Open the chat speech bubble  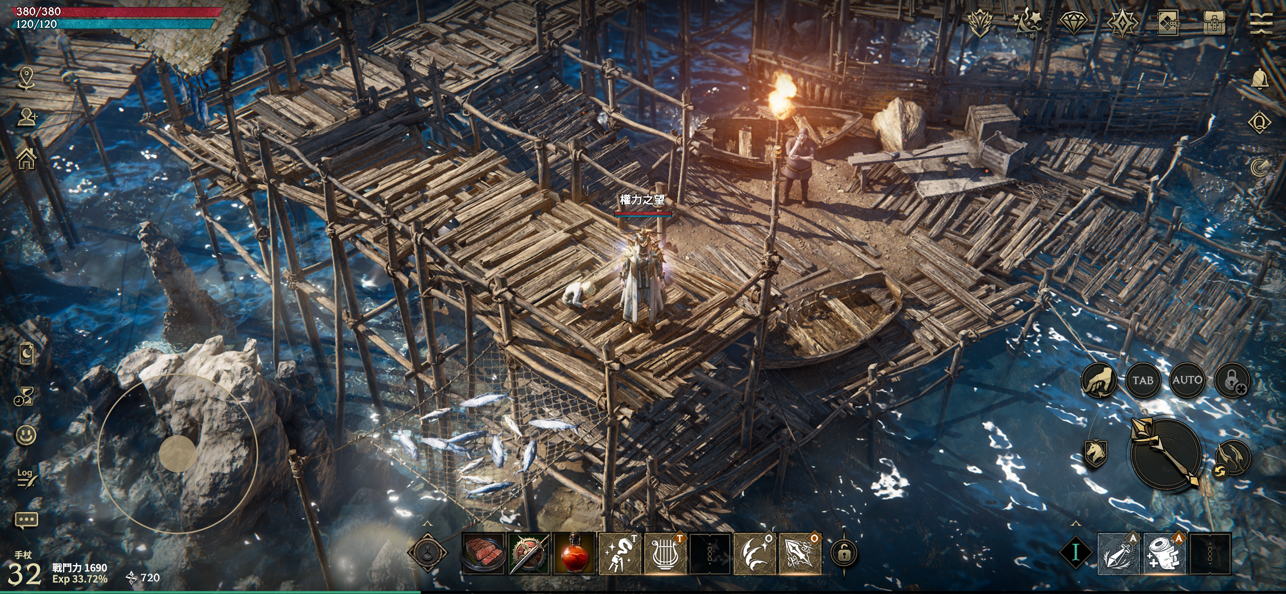tap(26, 520)
